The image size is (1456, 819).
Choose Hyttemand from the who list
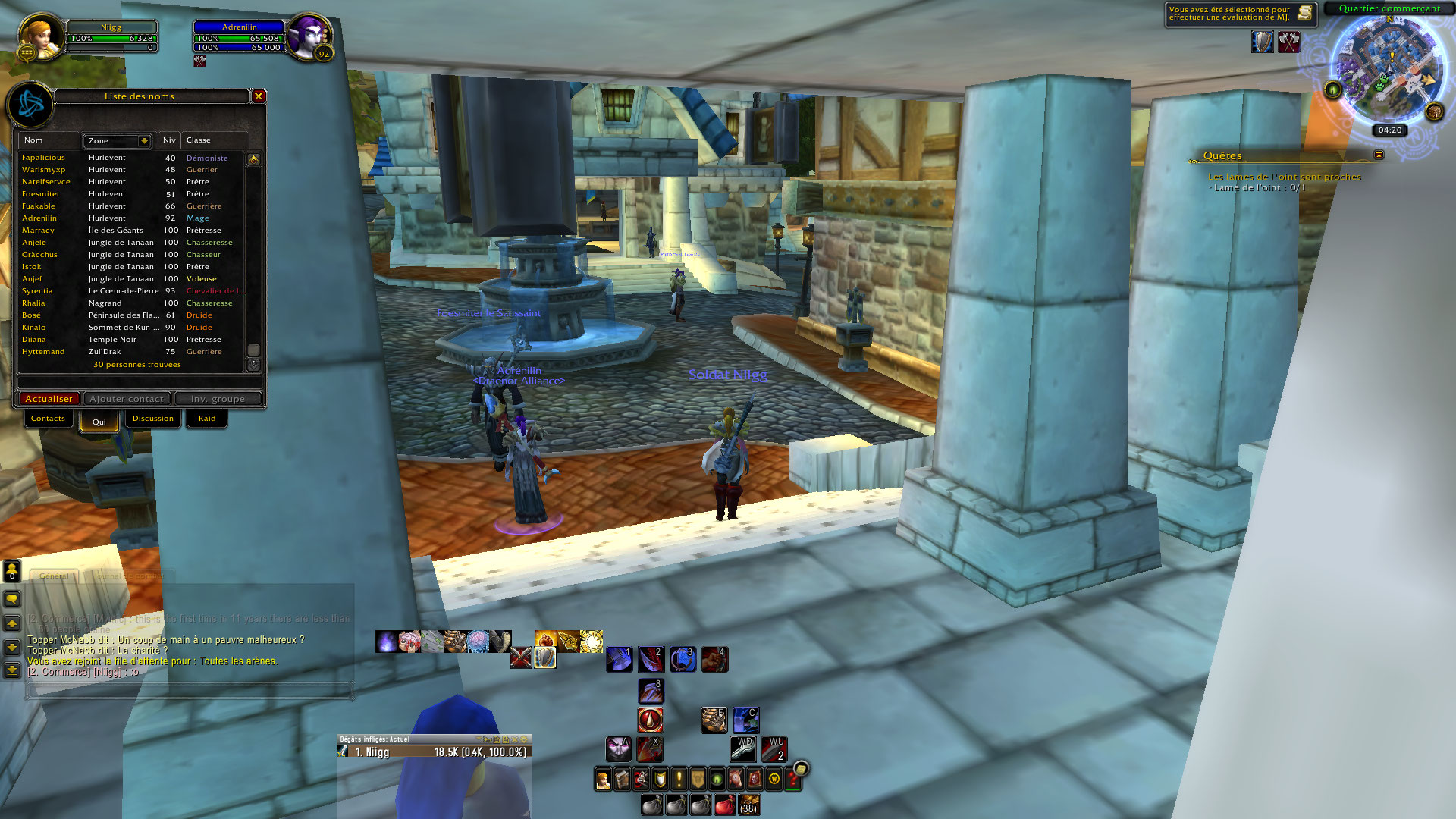click(43, 352)
